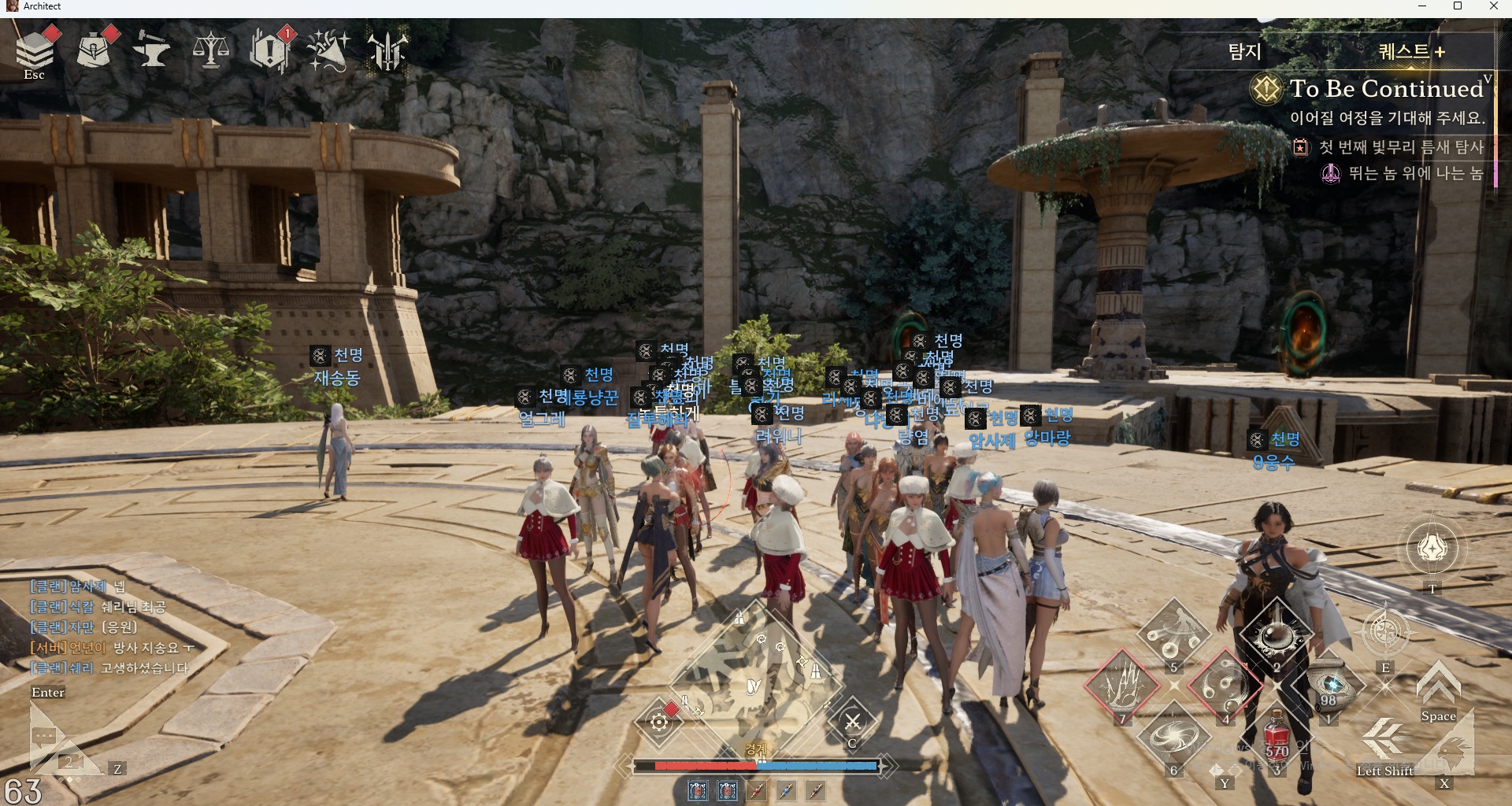Viewport: 1512px width, 806px height.
Task: Close the Architect game window
Action: tap(1493, 6)
